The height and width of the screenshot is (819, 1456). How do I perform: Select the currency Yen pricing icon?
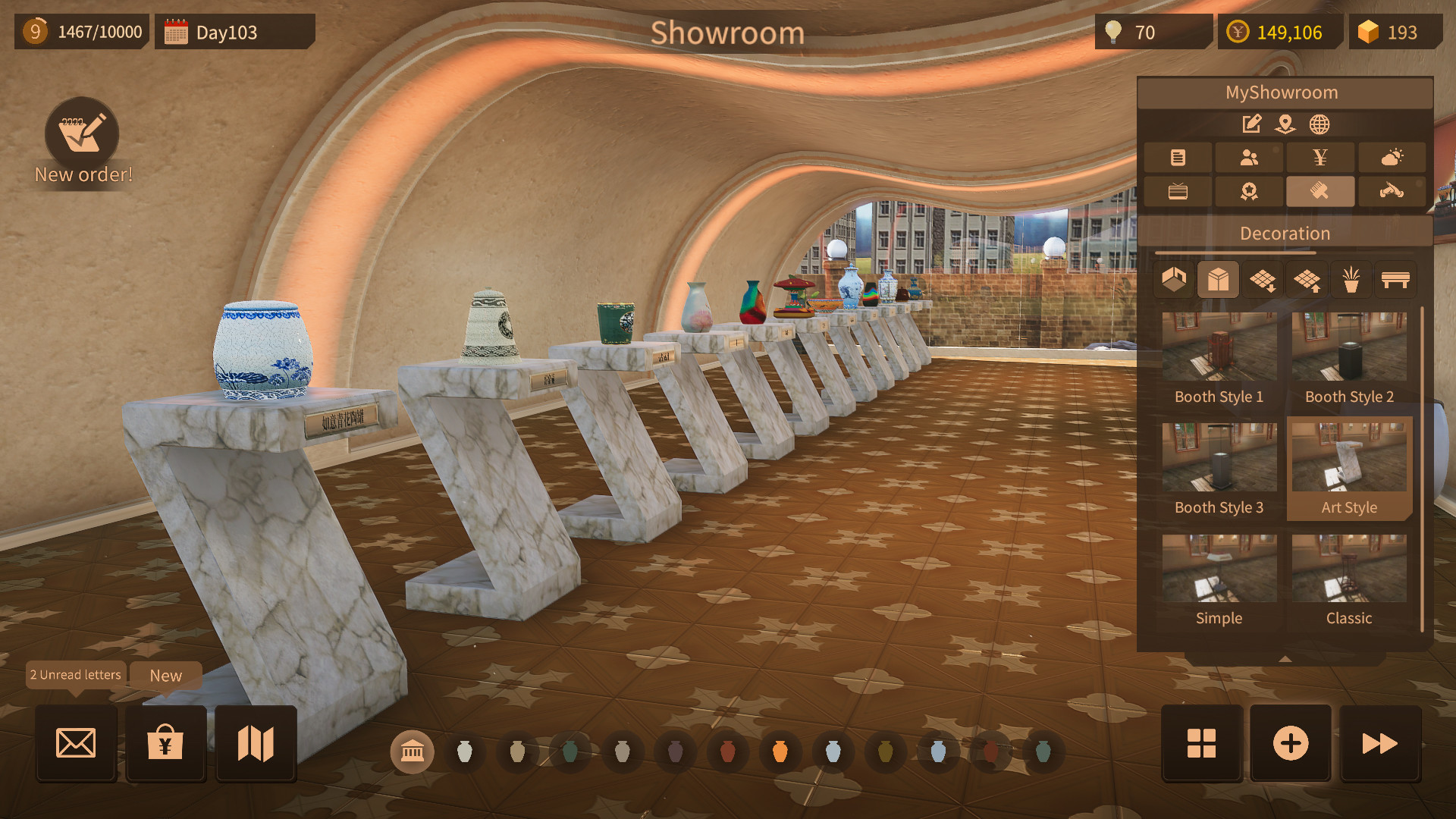point(1320,157)
